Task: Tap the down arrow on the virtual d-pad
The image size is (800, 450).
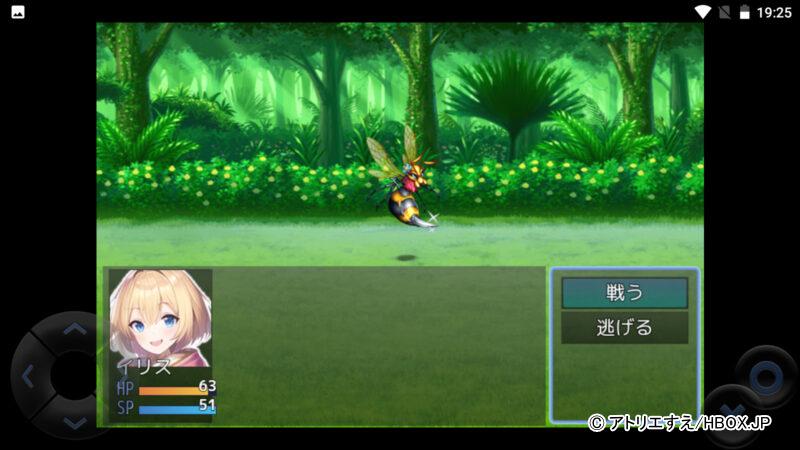Action: tap(75, 423)
